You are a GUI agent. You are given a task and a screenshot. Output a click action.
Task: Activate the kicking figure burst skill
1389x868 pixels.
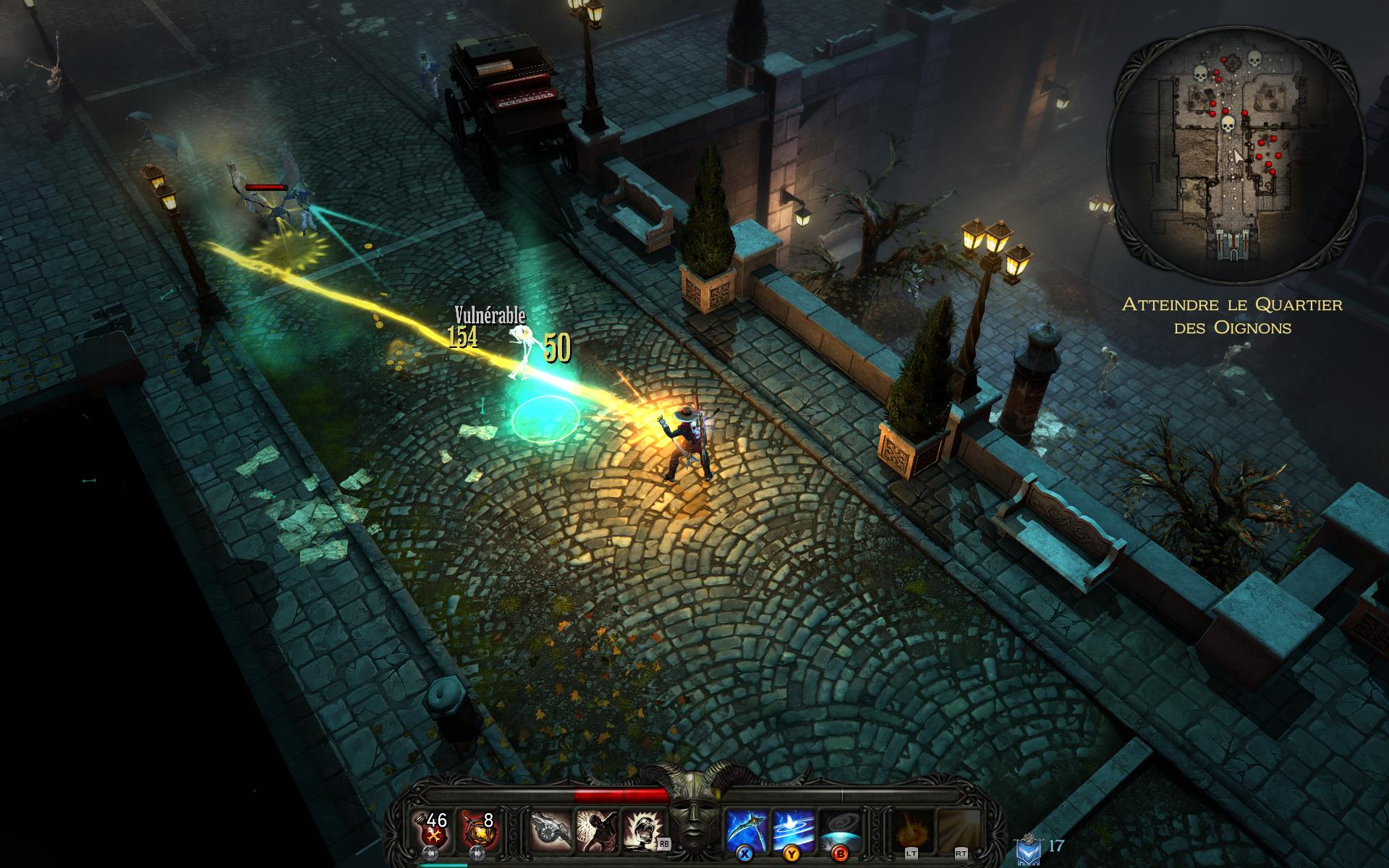pyautogui.click(x=596, y=830)
